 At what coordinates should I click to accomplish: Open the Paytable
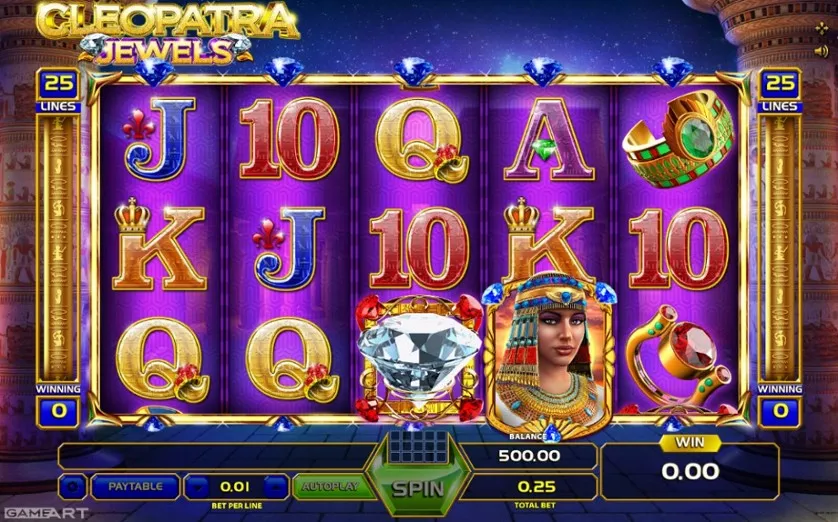coord(135,487)
